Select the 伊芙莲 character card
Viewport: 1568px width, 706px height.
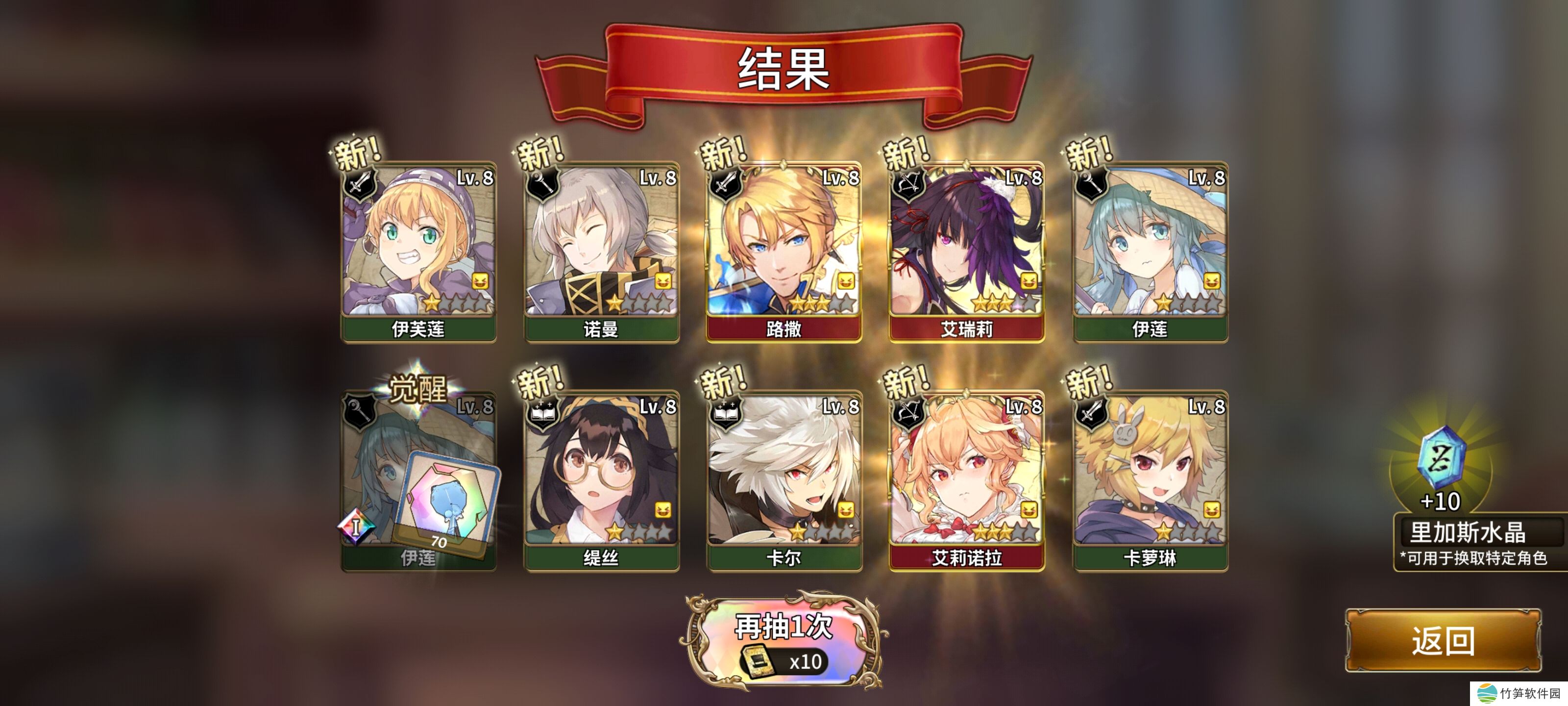click(x=419, y=250)
